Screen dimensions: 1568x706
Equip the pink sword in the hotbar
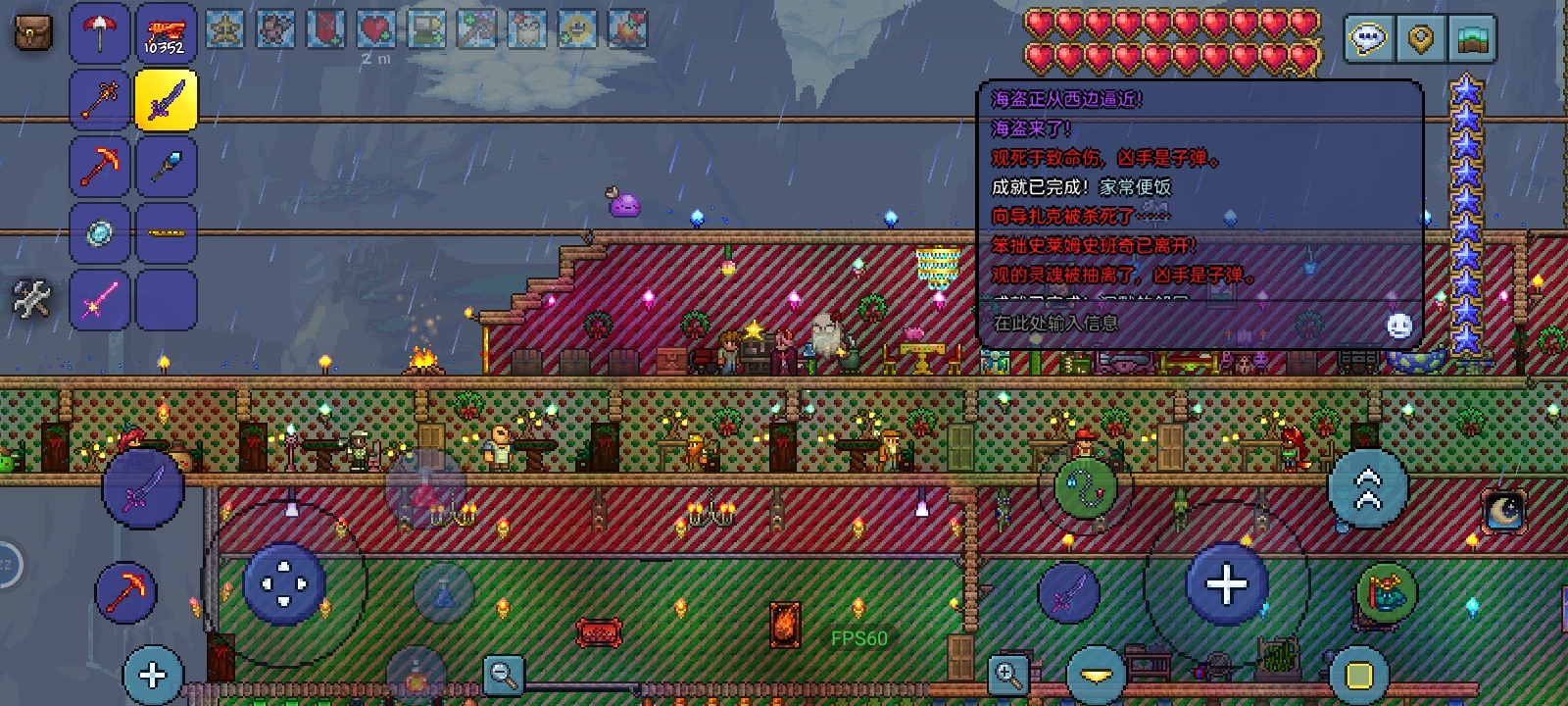pos(100,298)
